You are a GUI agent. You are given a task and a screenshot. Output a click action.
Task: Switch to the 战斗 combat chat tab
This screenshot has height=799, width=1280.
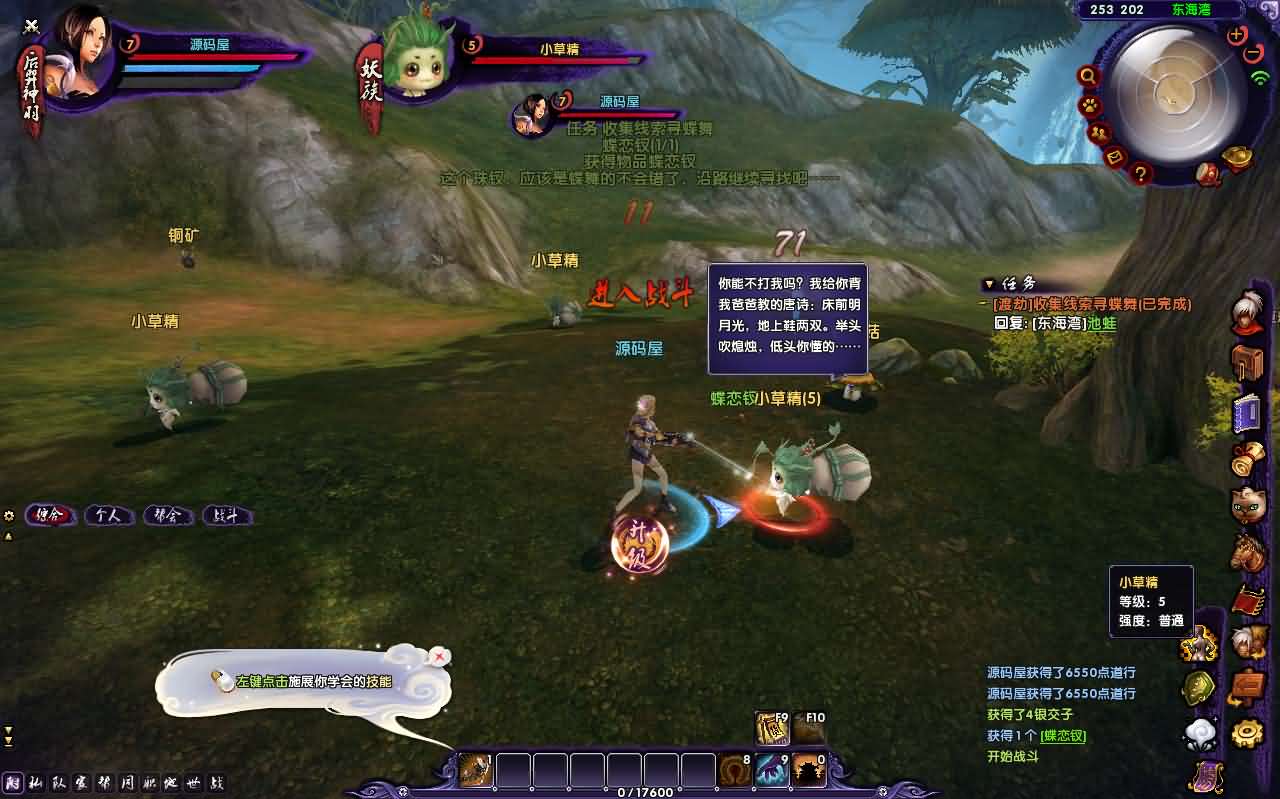pos(227,516)
